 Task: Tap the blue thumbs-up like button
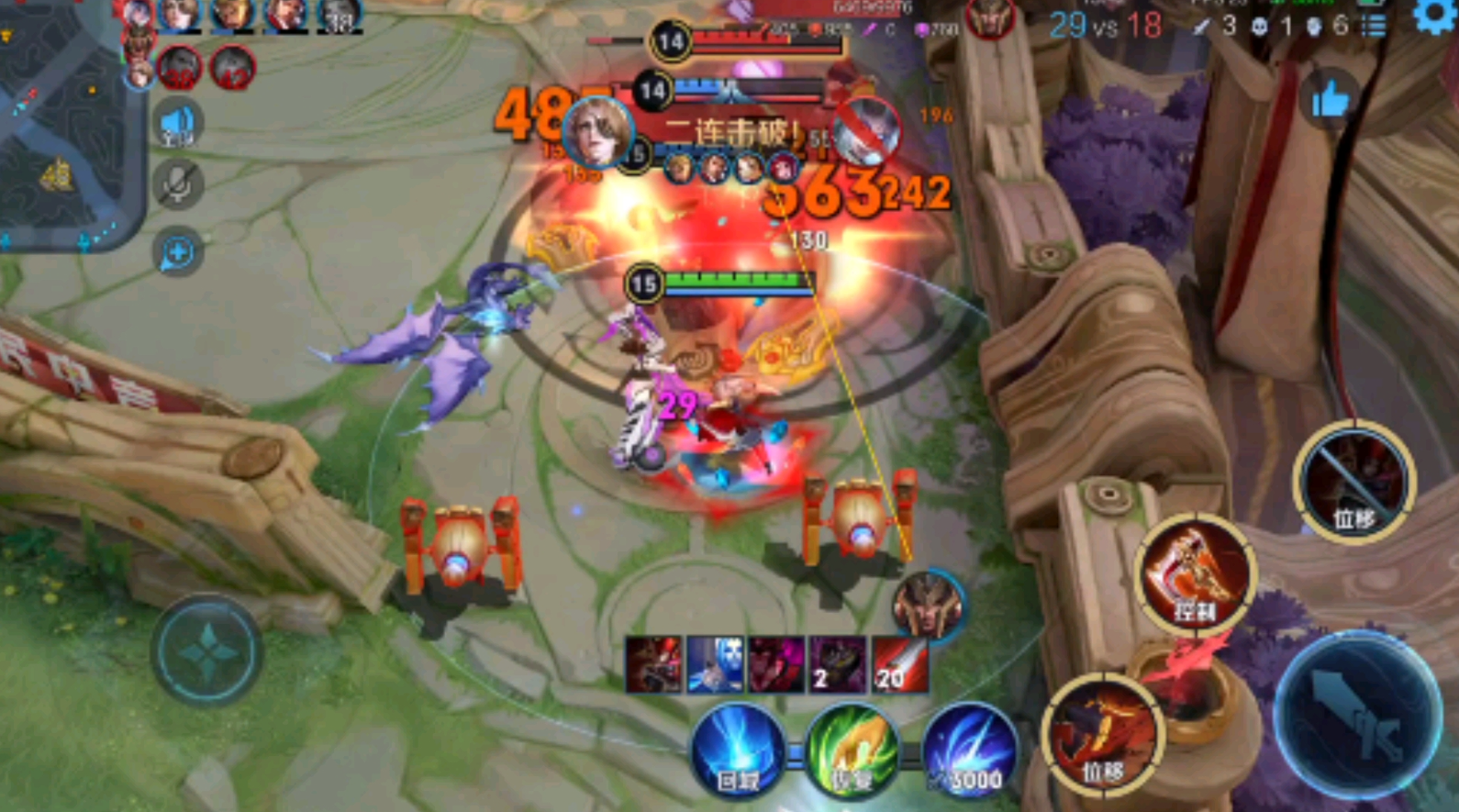coord(1330,99)
